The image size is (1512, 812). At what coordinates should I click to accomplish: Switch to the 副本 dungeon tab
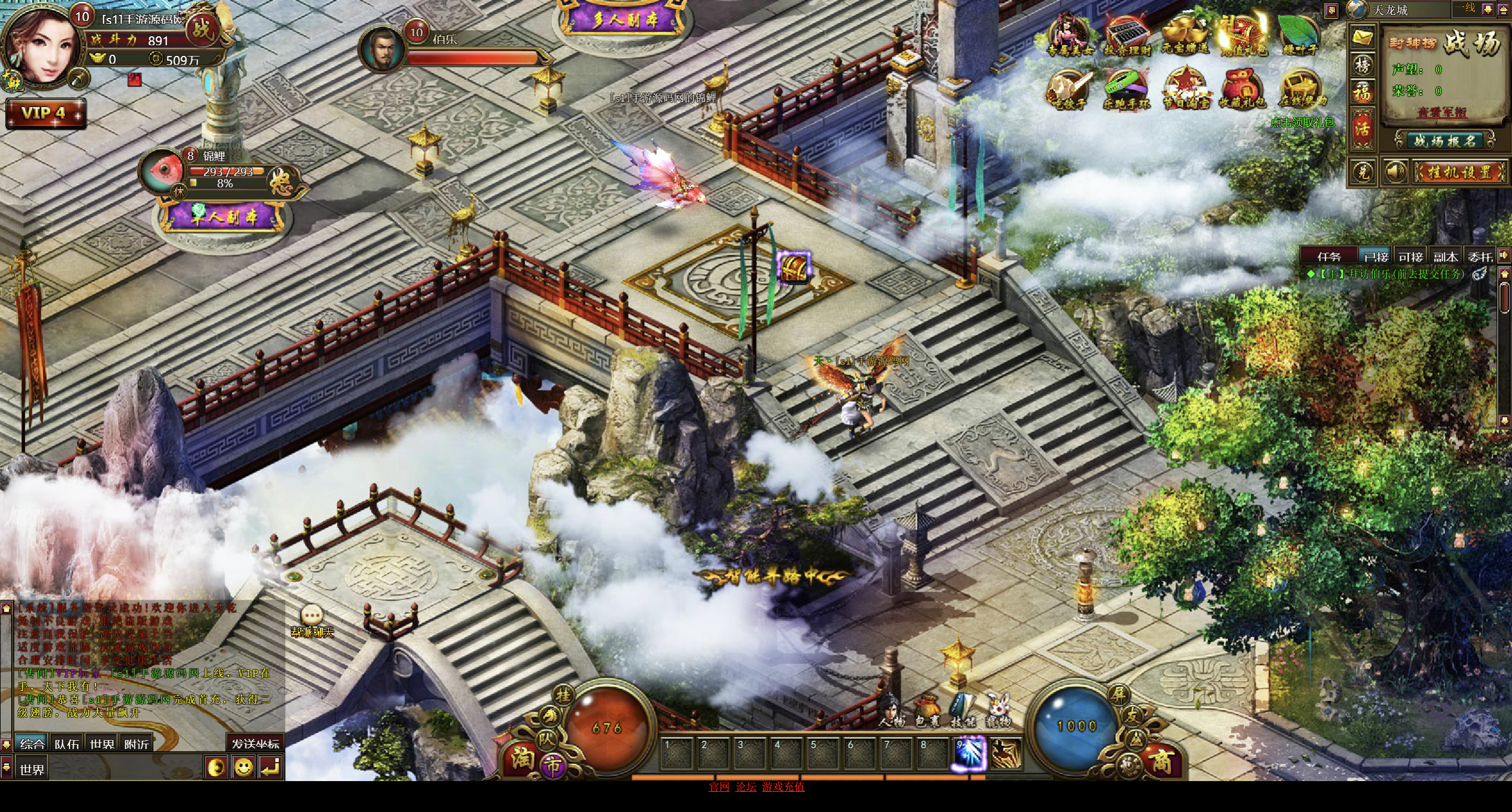(x=1445, y=256)
